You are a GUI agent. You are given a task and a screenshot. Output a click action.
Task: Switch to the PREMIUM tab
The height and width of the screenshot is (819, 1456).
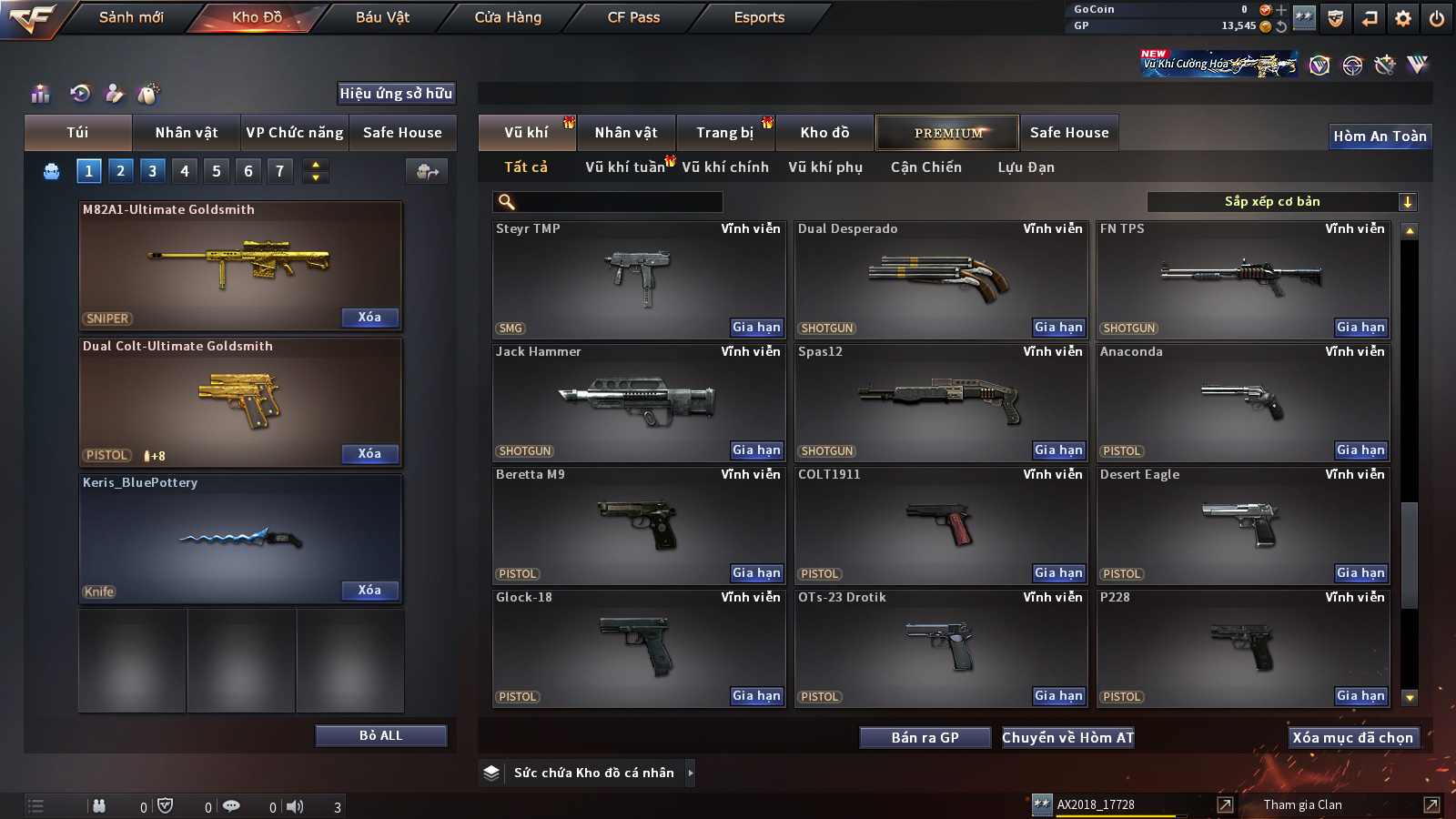click(x=947, y=133)
